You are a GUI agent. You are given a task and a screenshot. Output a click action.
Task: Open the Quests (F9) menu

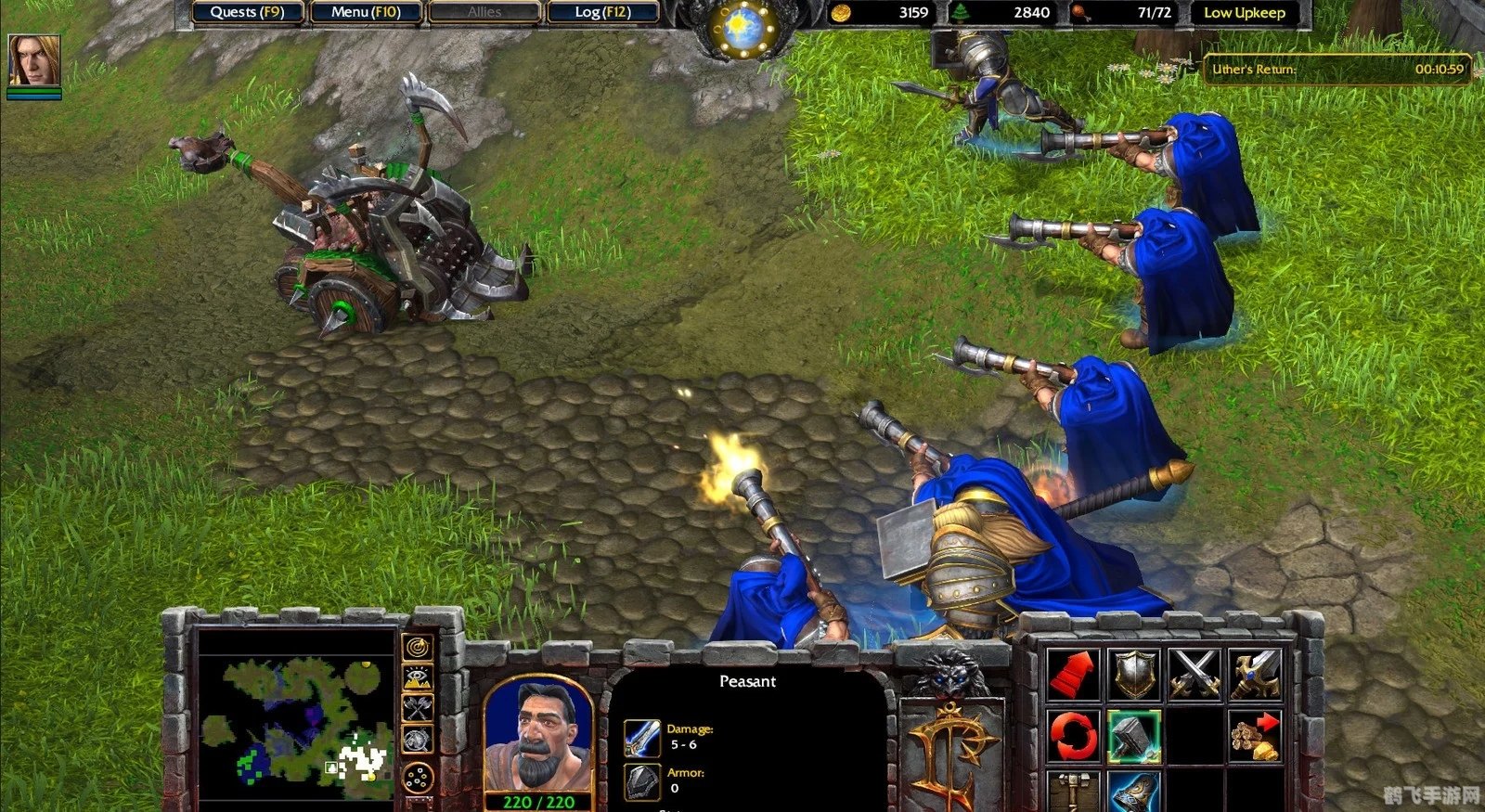coord(247,12)
